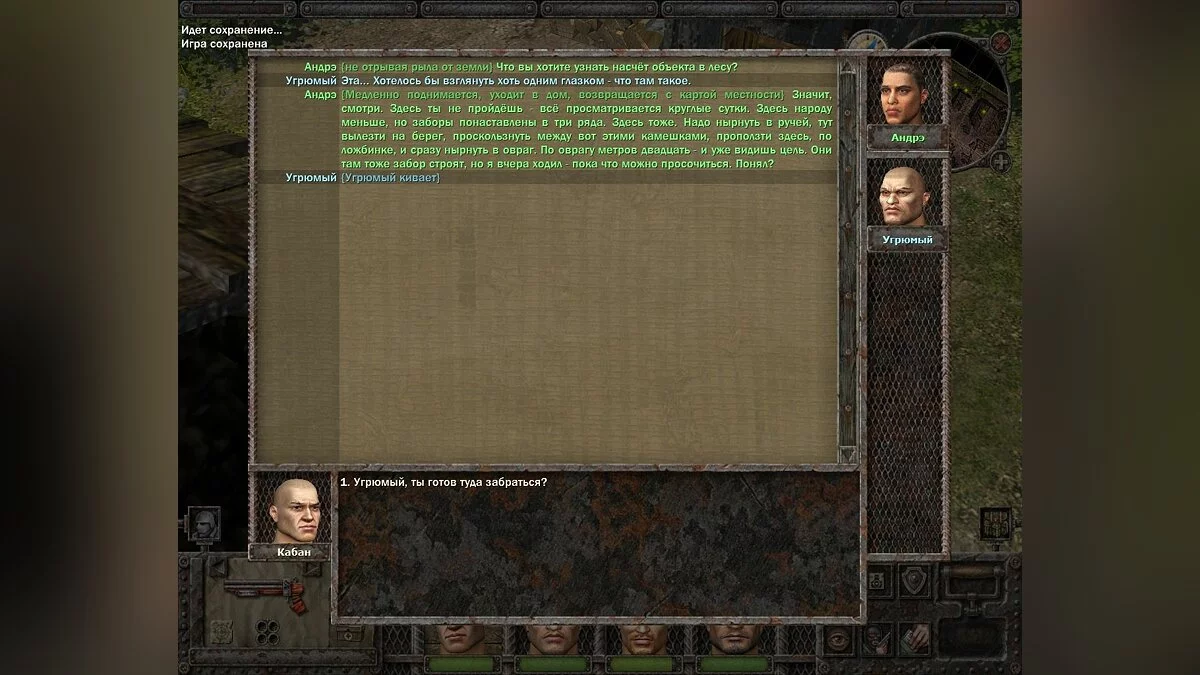The height and width of the screenshot is (675, 1200).
Task: Zoom in the minimap with the plus button
Action: (x=999, y=162)
